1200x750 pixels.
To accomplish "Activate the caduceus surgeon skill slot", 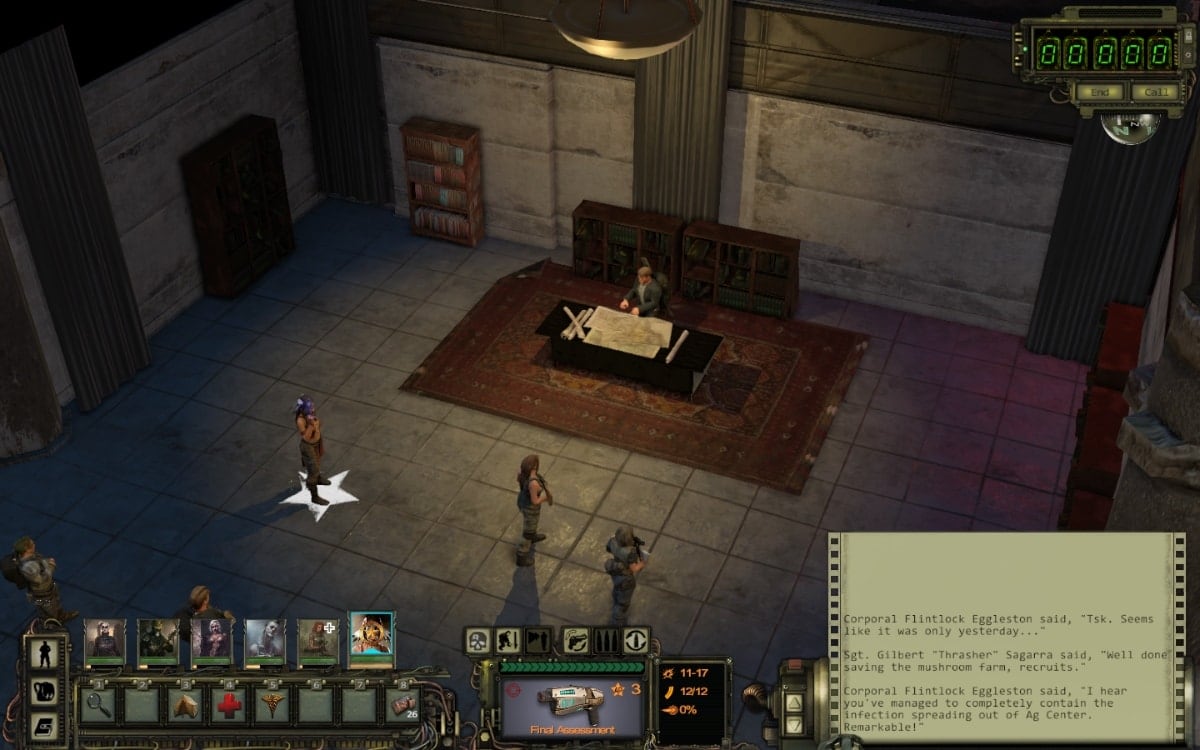I will 272,706.
